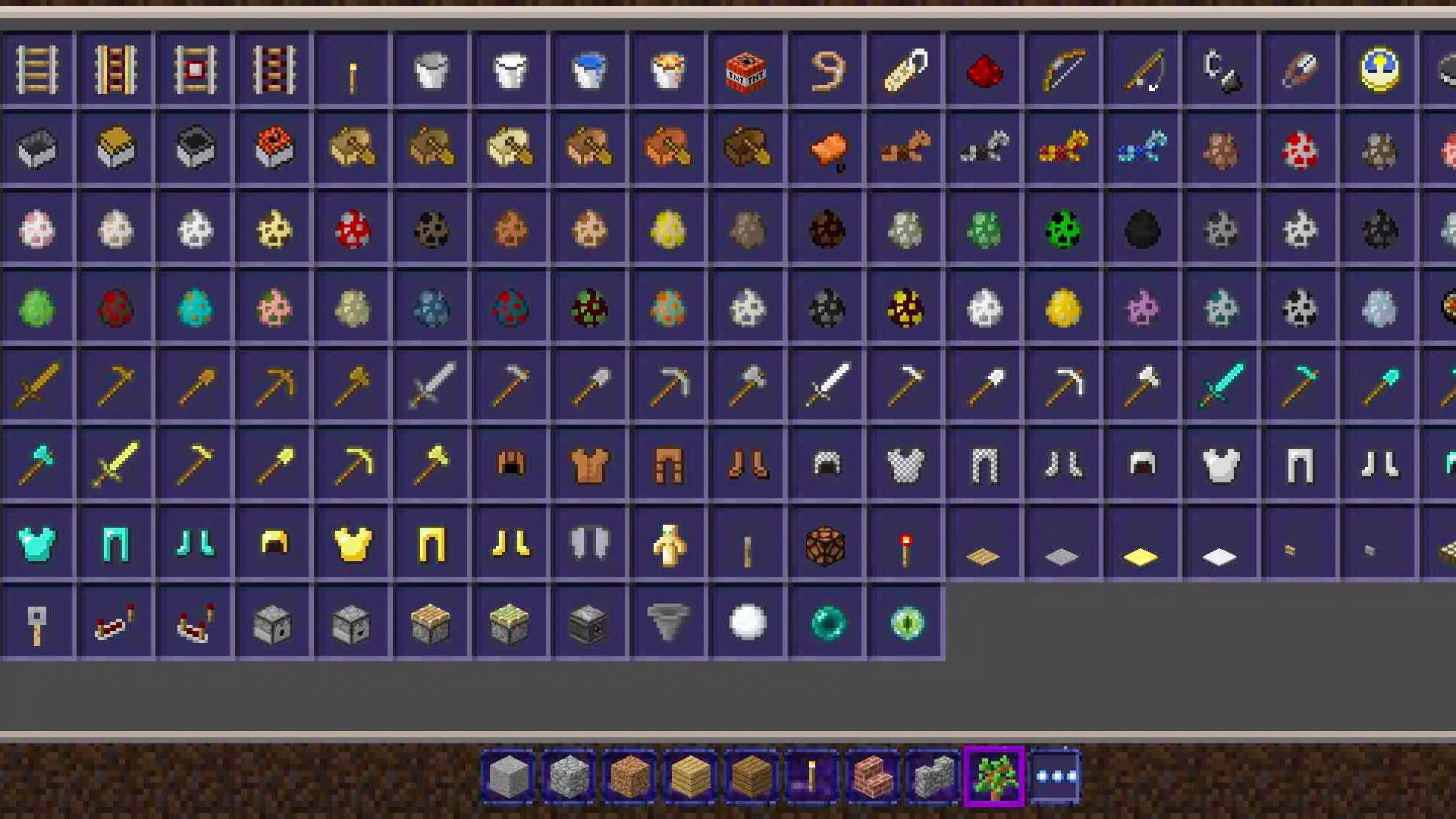
Task: Pick up the water bucket
Action: pyautogui.click(x=588, y=70)
